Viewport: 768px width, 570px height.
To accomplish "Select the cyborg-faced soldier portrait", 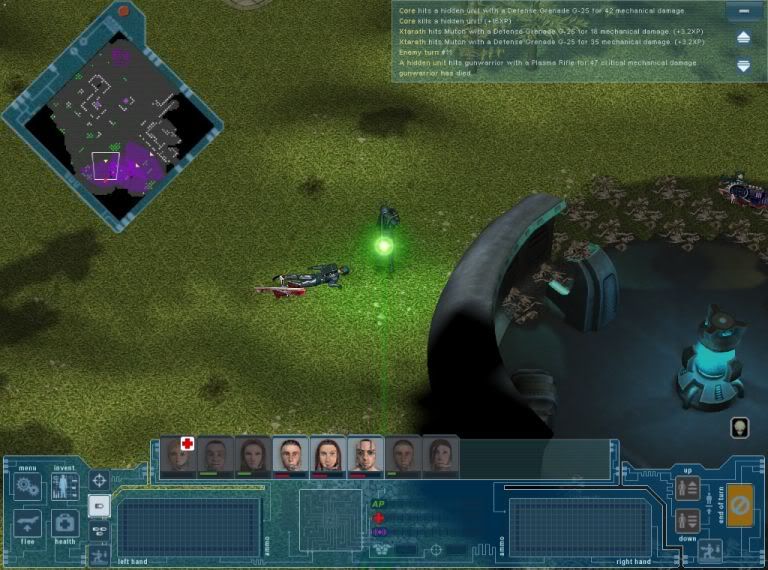I will coord(365,456).
